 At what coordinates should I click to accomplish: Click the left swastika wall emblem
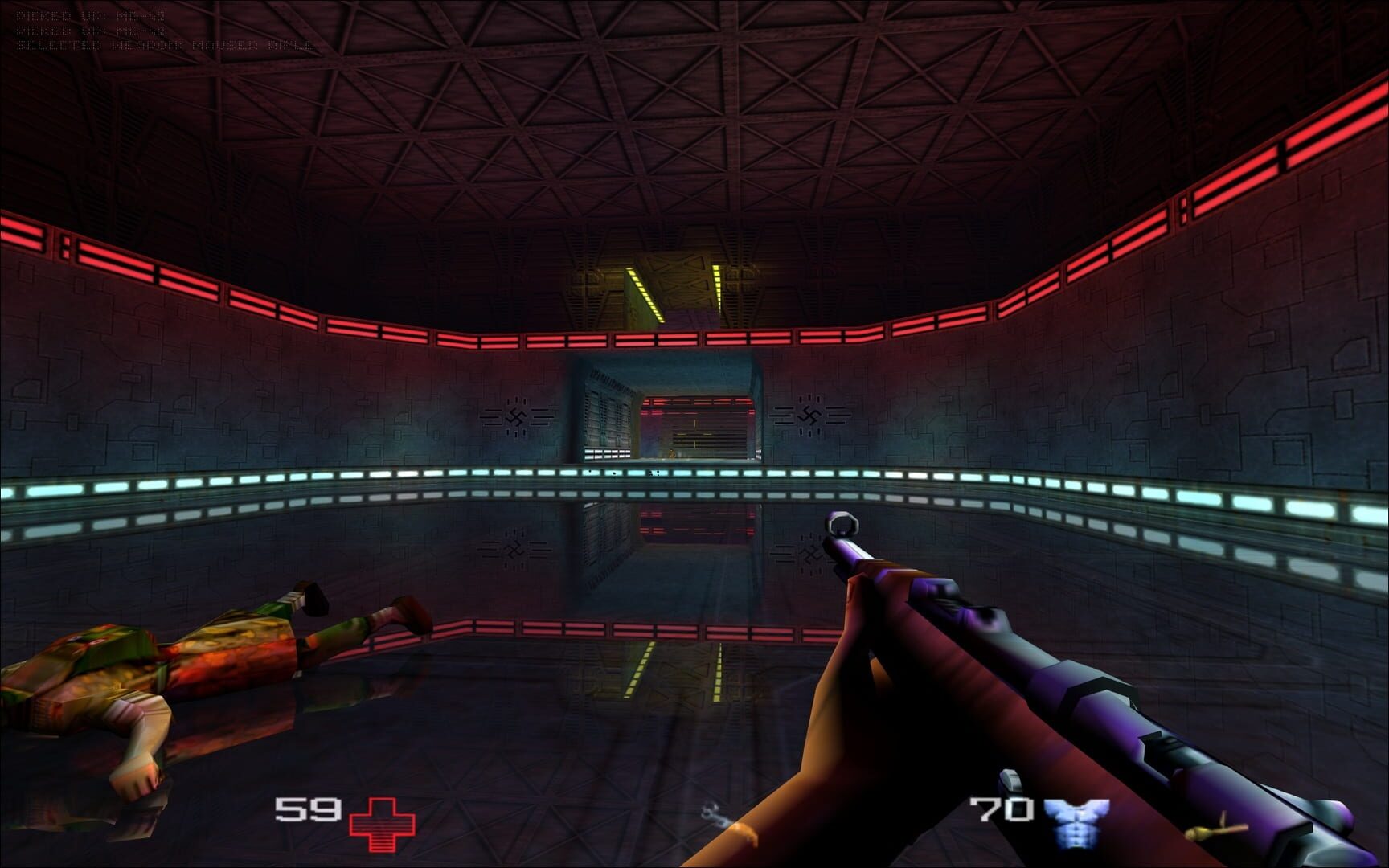point(517,415)
